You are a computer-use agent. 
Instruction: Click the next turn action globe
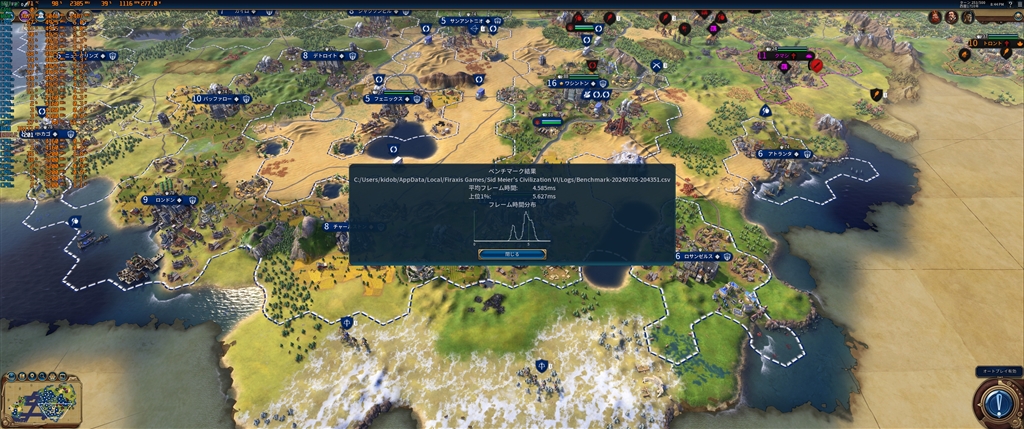(x=997, y=403)
